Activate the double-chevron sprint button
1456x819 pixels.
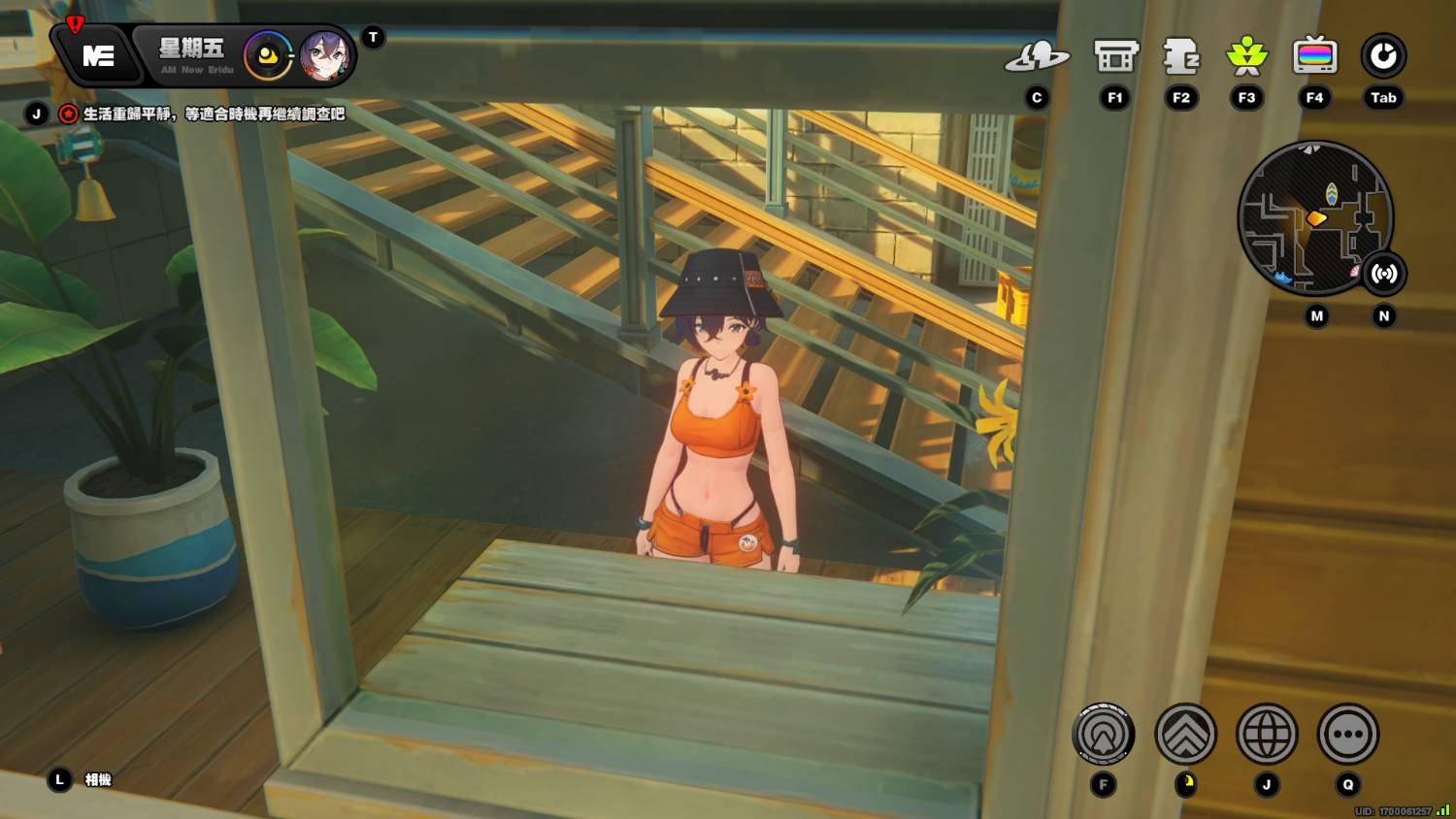pyautogui.click(x=1185, y=735)
